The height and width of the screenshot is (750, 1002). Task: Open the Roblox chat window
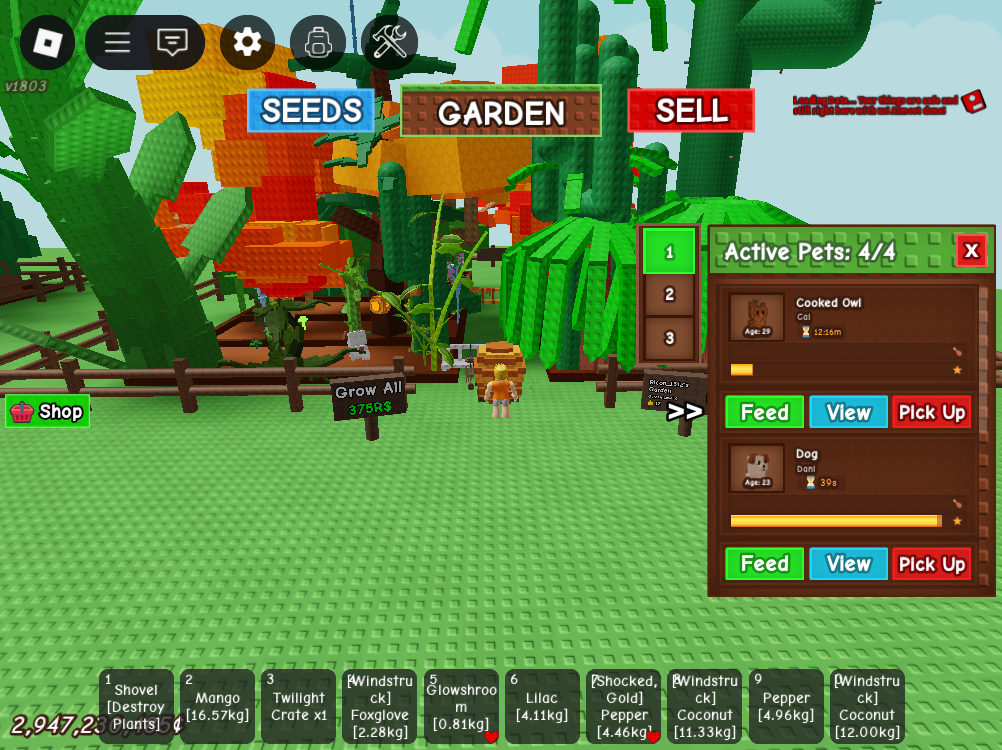pyautogui.click(x=172, y=42)
